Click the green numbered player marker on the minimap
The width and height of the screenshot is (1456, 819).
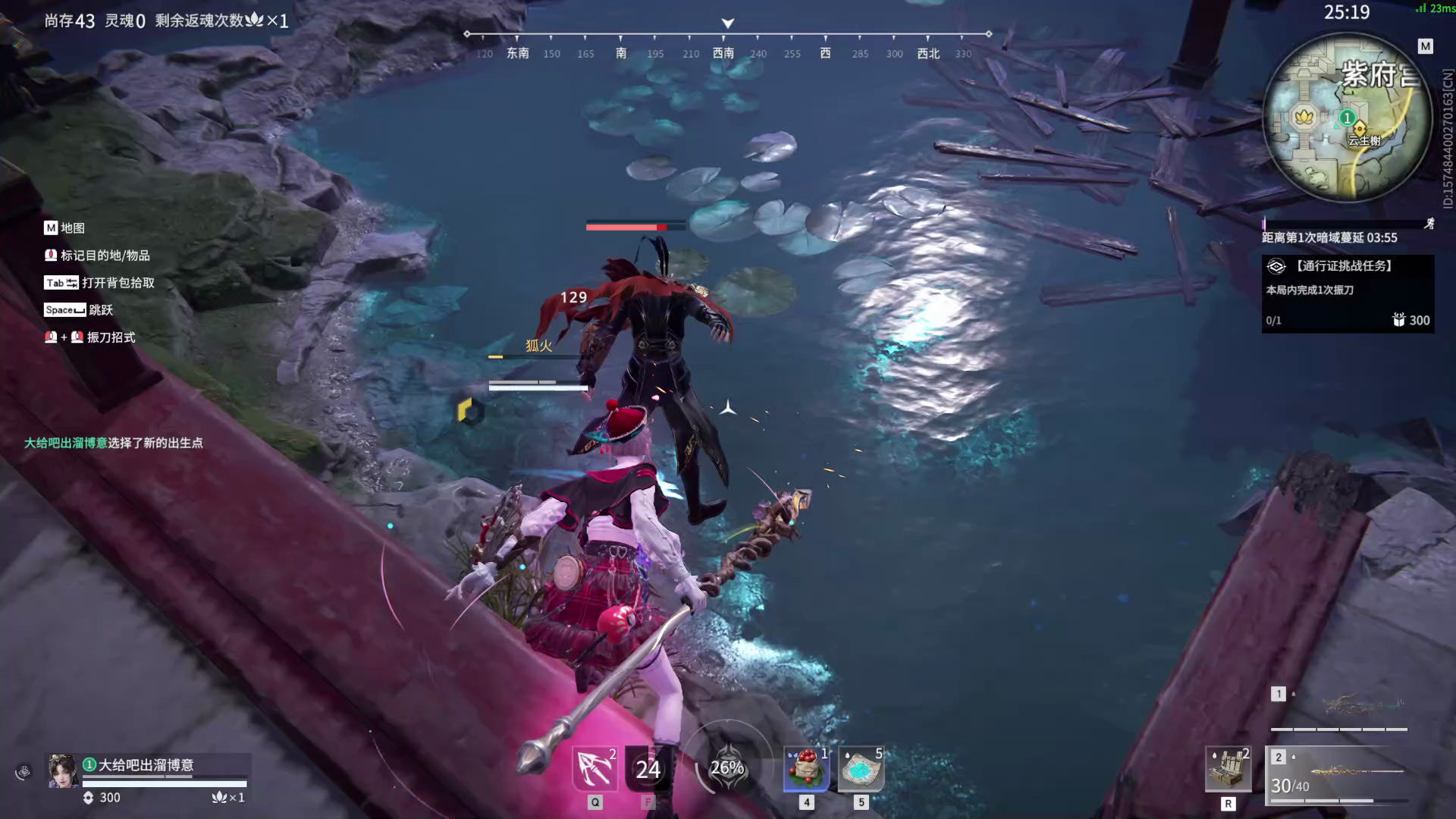tap(1347, 118)
